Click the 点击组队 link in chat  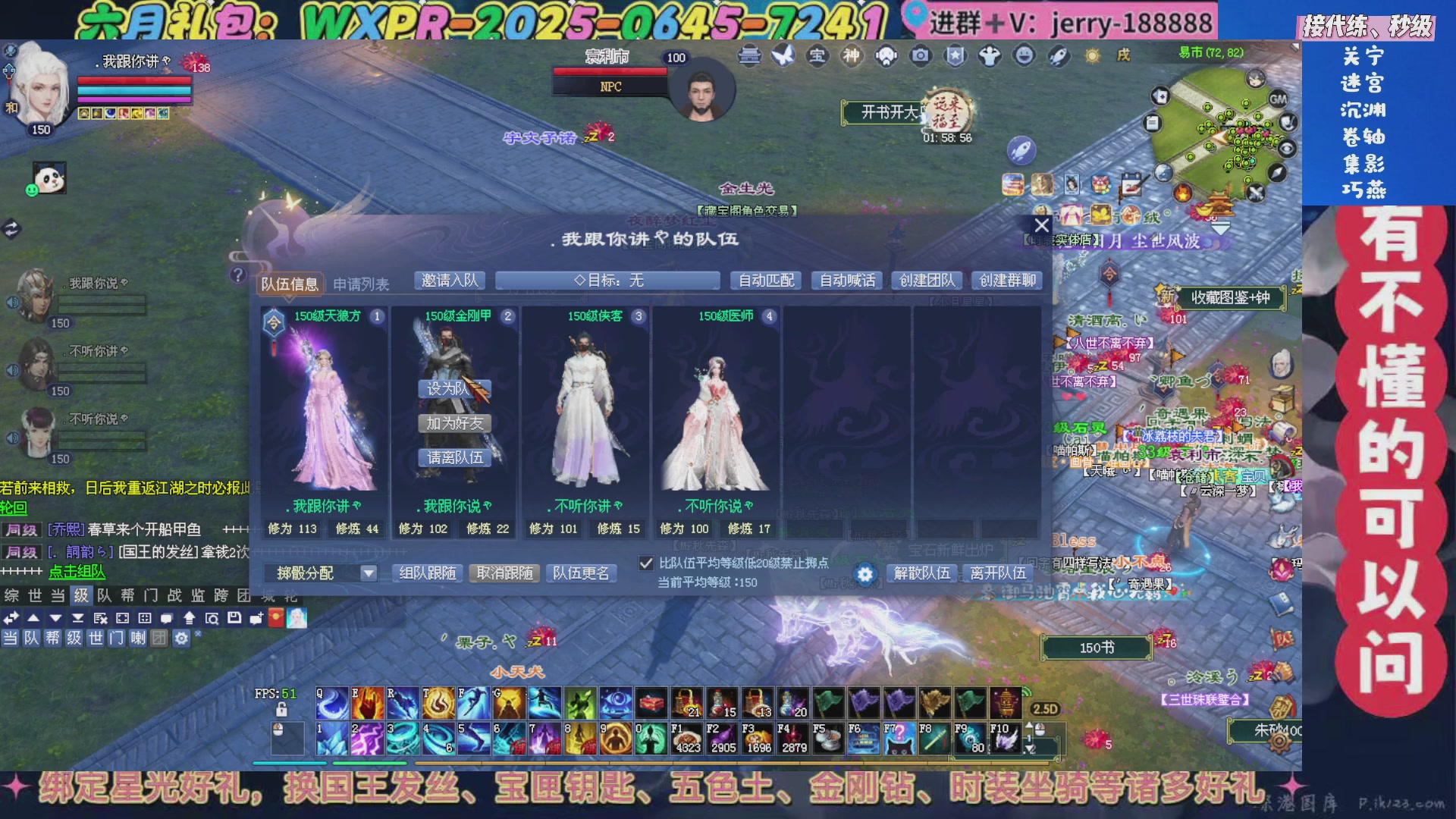pos(76,573)
